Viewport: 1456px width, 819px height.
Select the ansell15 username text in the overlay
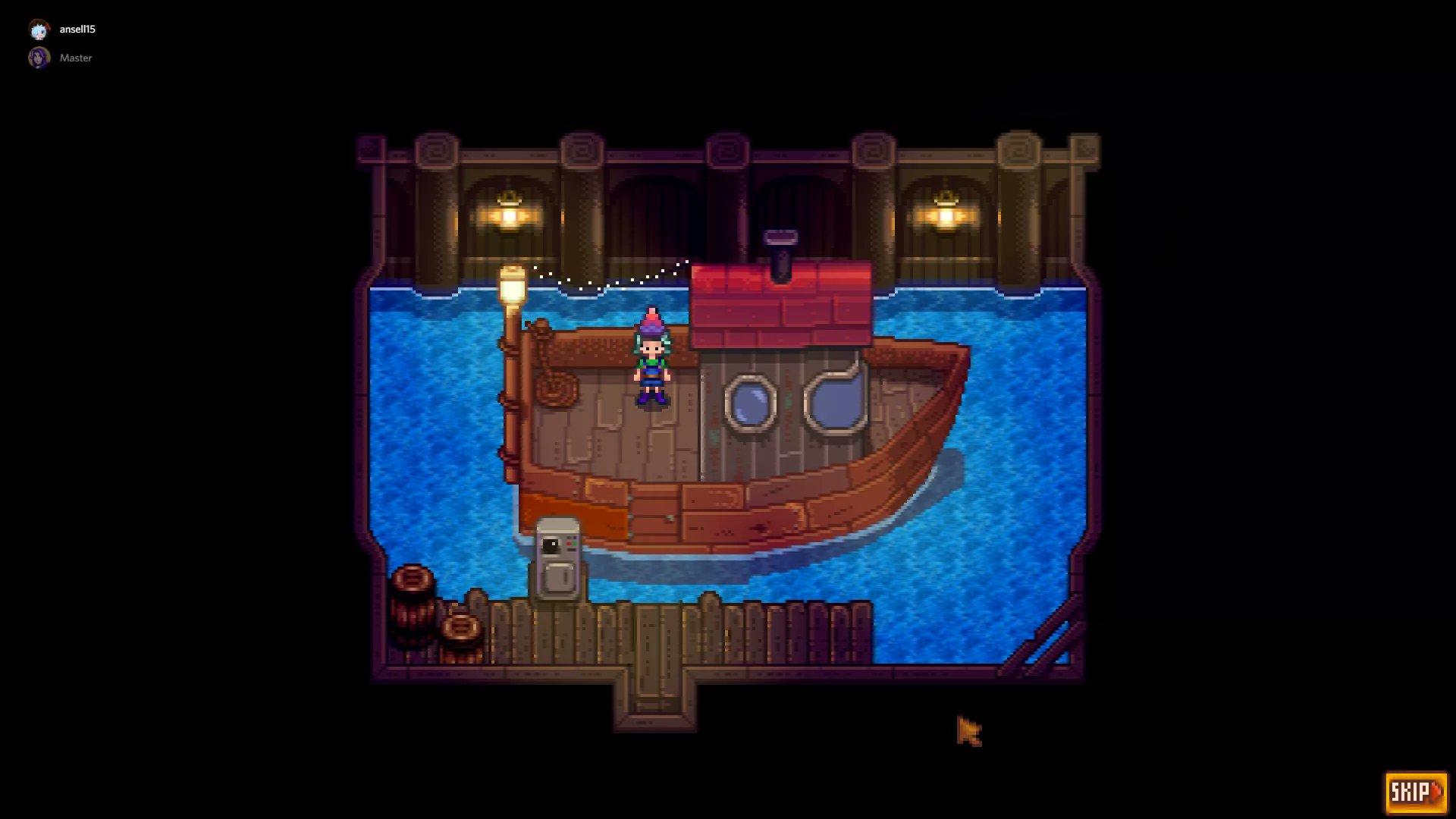[x=78, y=30]
